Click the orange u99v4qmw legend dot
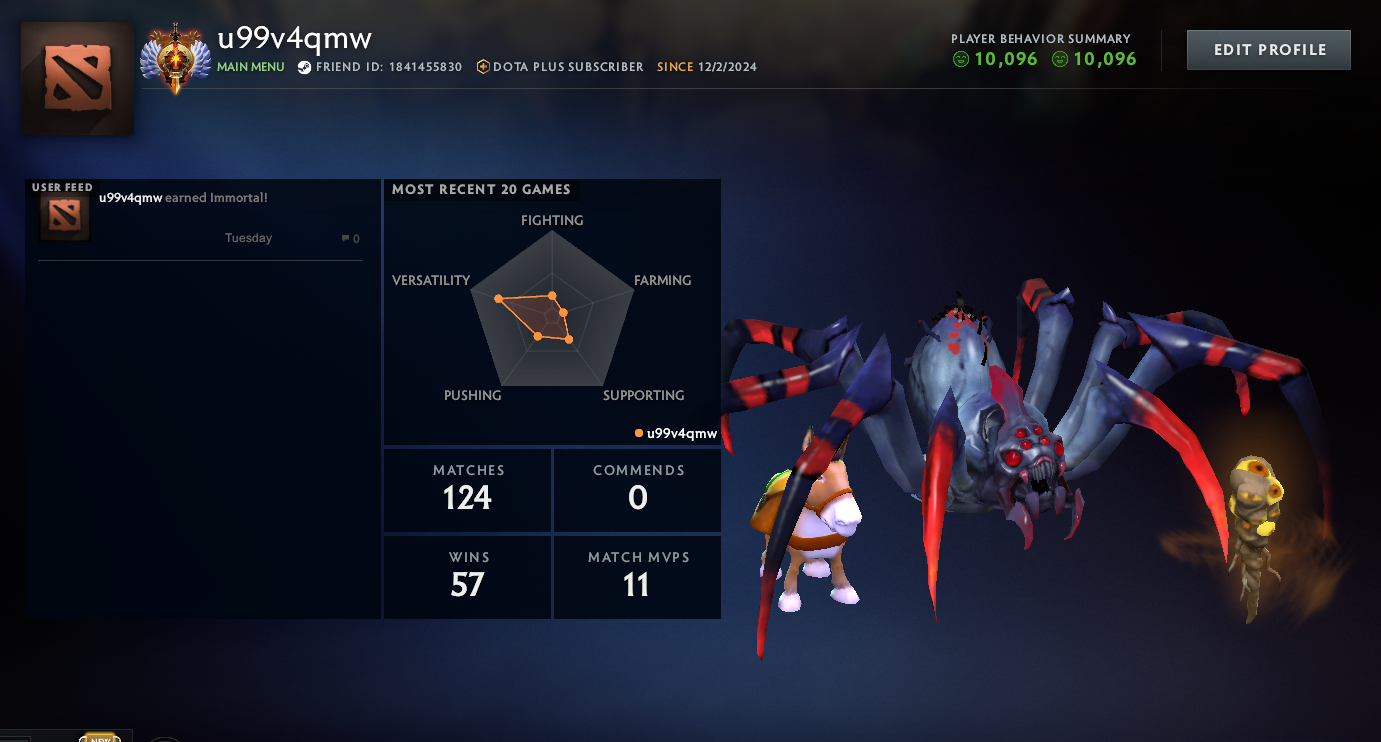The width and height of the screenshot is (1381, 742). tap(637, 433)
